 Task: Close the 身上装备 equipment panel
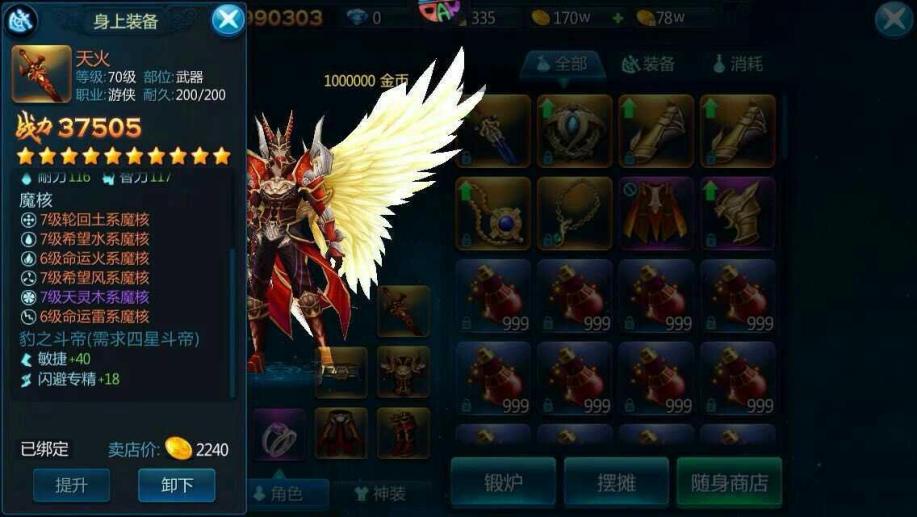pyautogui.click(x=228, y=19)
